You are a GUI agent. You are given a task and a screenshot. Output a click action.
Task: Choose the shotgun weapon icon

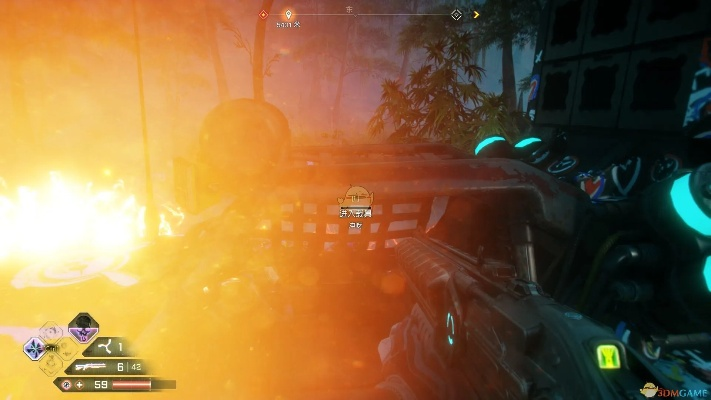click(91, 366)
